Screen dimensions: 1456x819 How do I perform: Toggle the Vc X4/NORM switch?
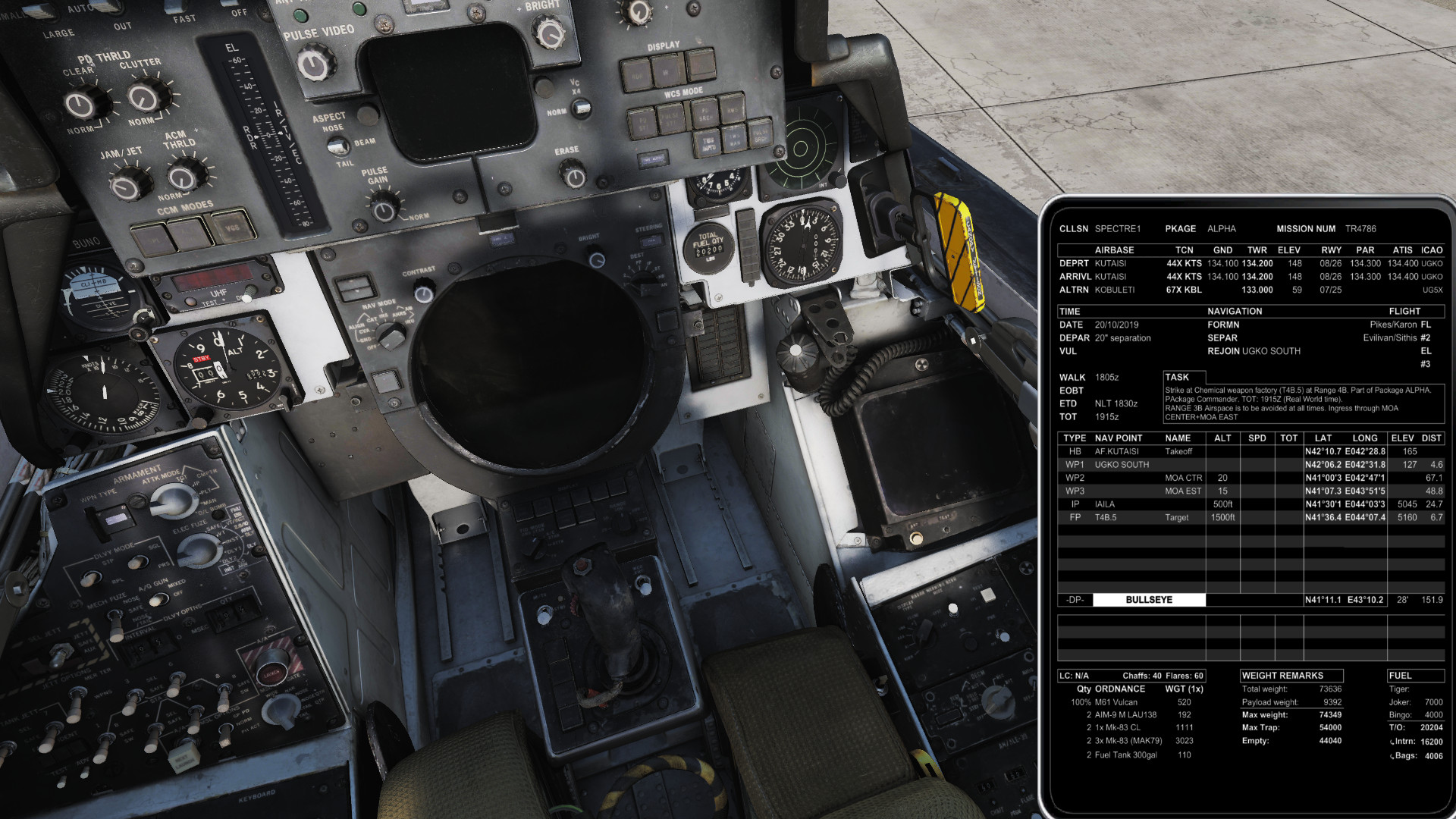(x=582, y=108)
